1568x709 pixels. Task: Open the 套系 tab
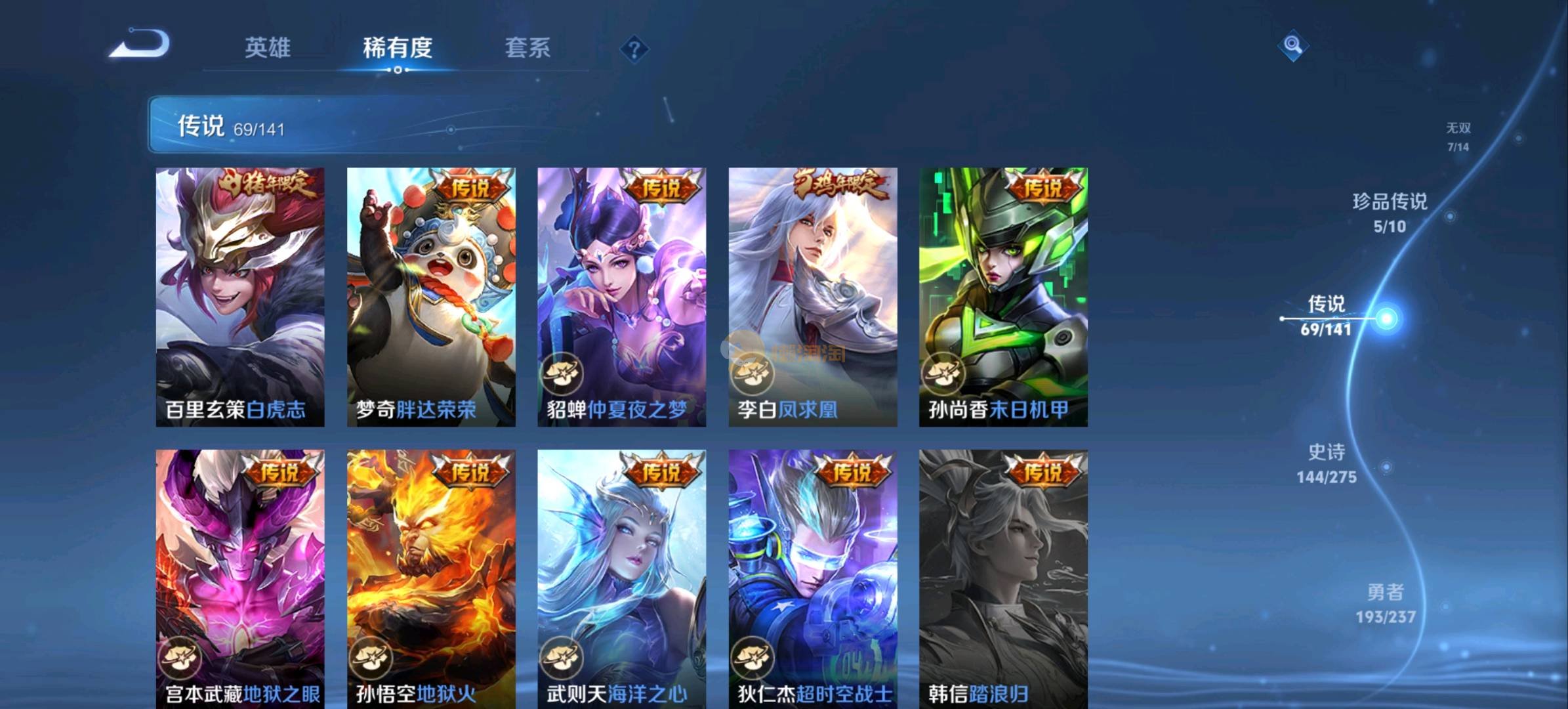[x=527, y=47]
